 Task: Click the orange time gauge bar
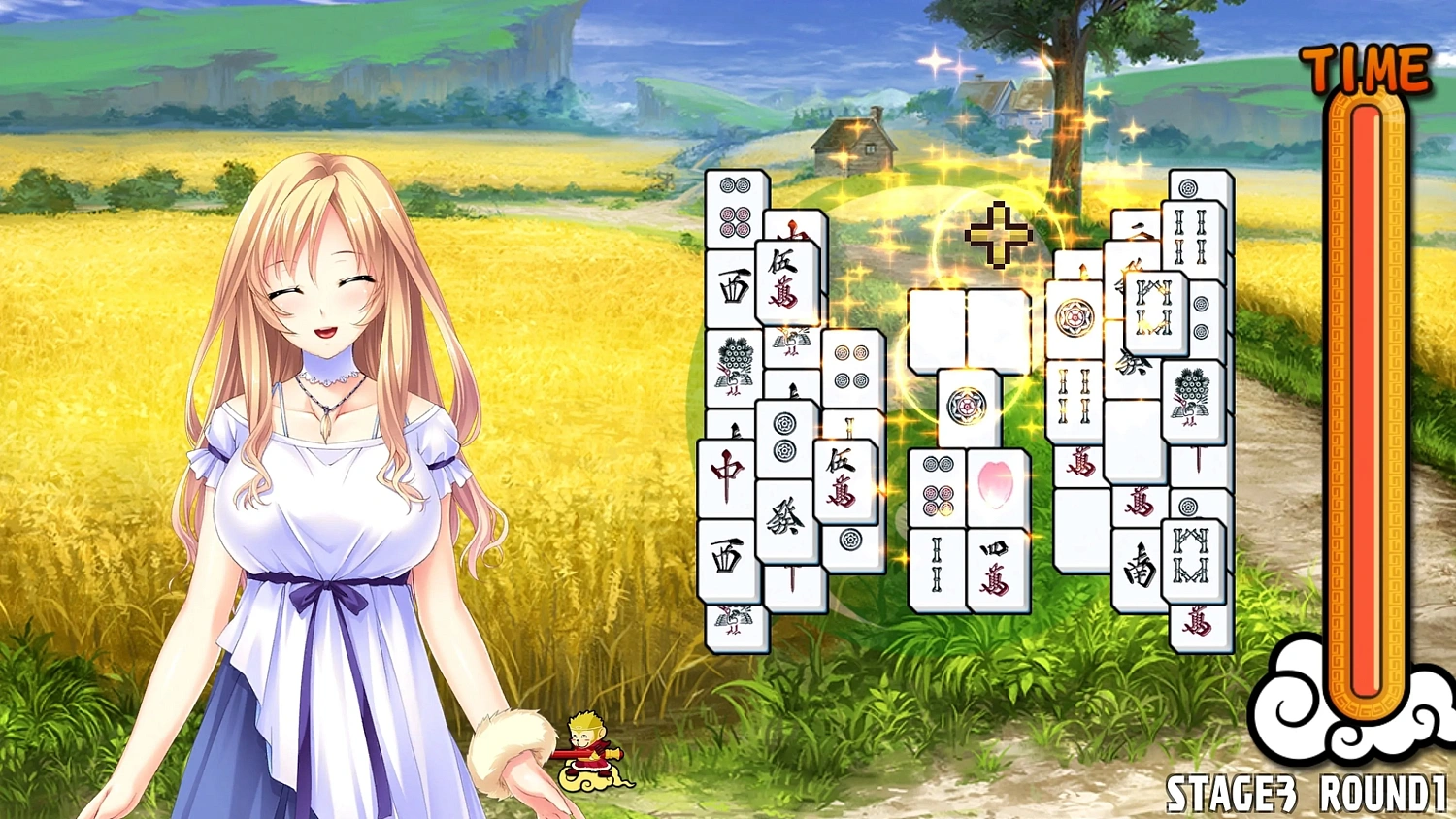click(1364, 388)
